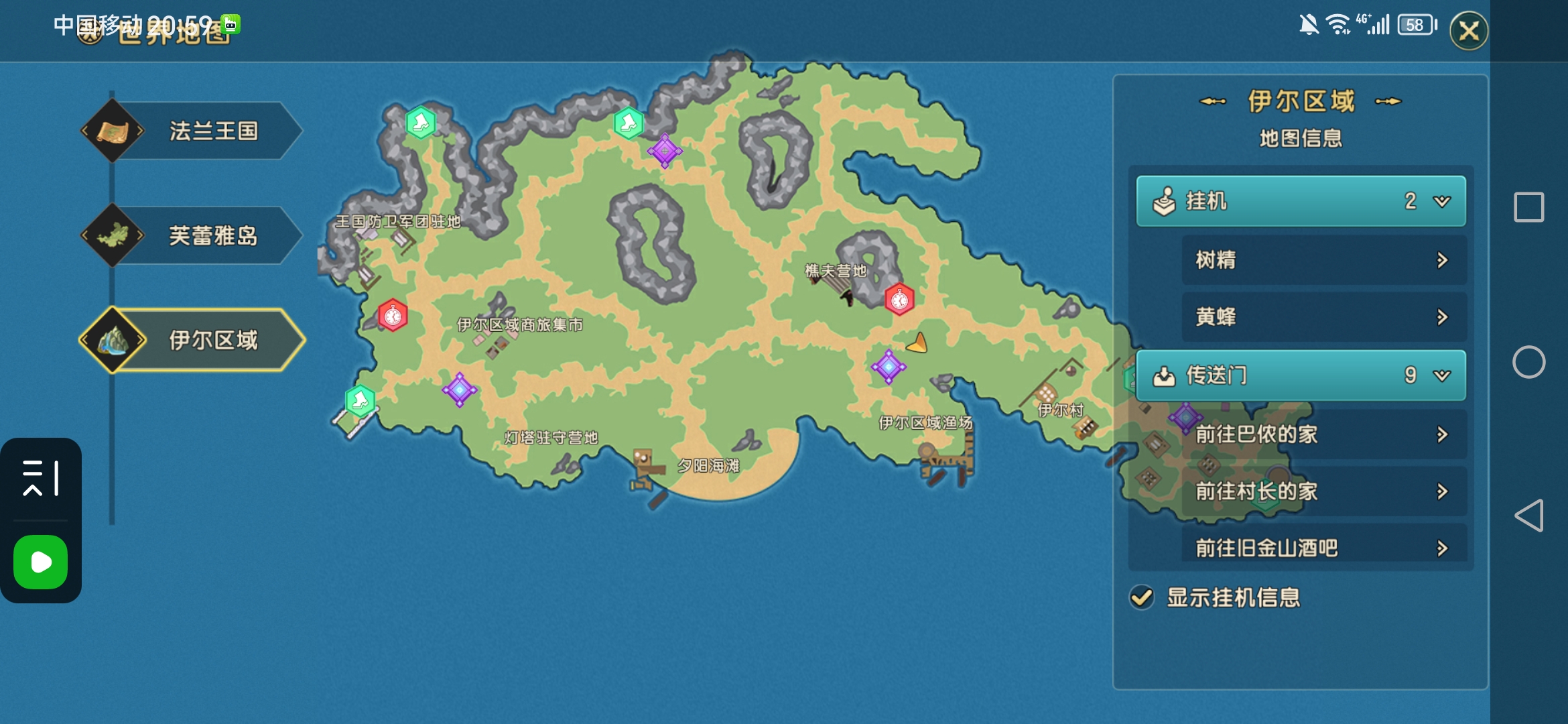The width and height of the screenshot is (1568, 724).
Task: Click the red timer marker near 樵夫营地
Action: 899,300
